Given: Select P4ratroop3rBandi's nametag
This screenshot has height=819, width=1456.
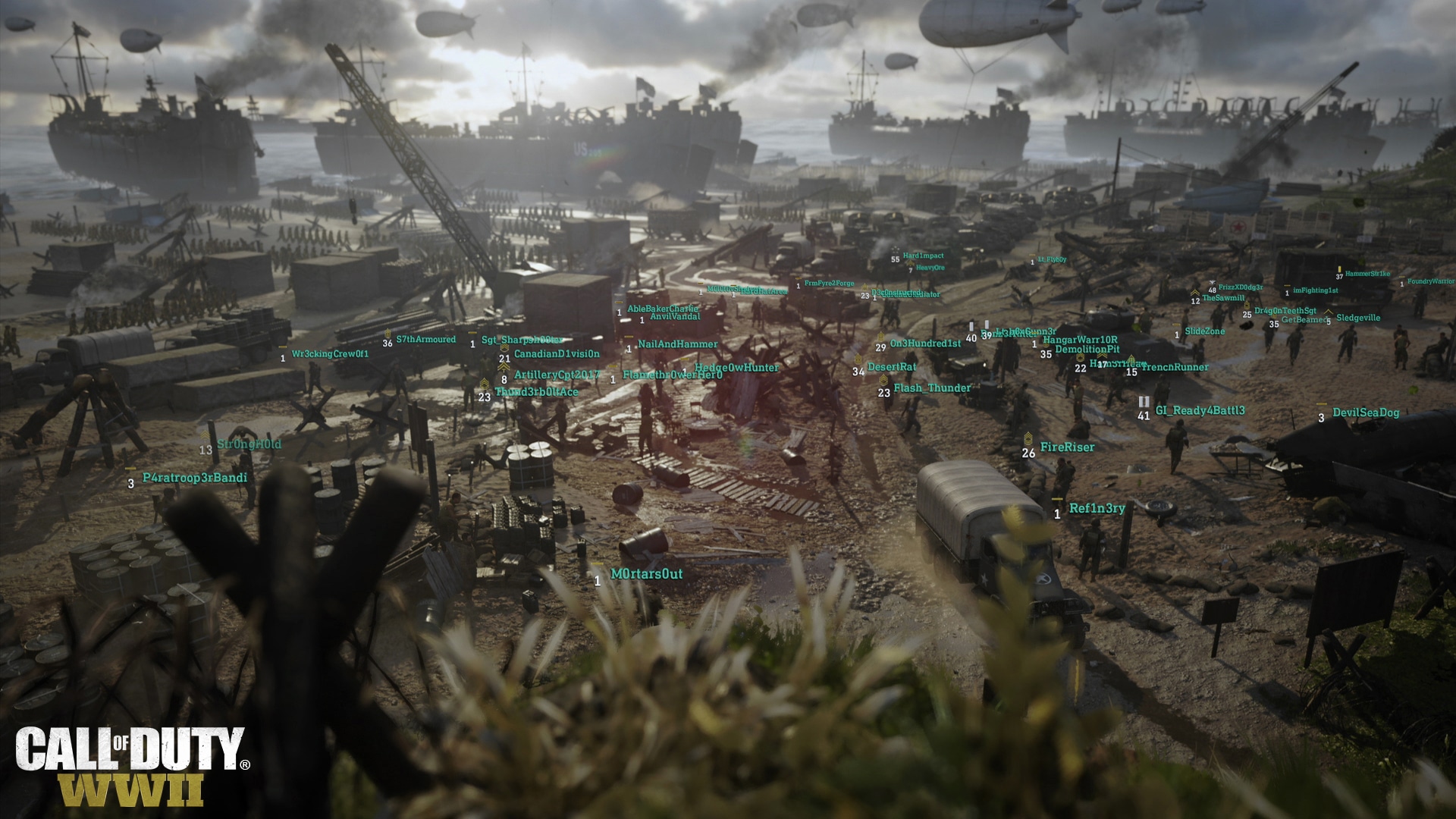Looking at the screenshot, I should 195,479.
